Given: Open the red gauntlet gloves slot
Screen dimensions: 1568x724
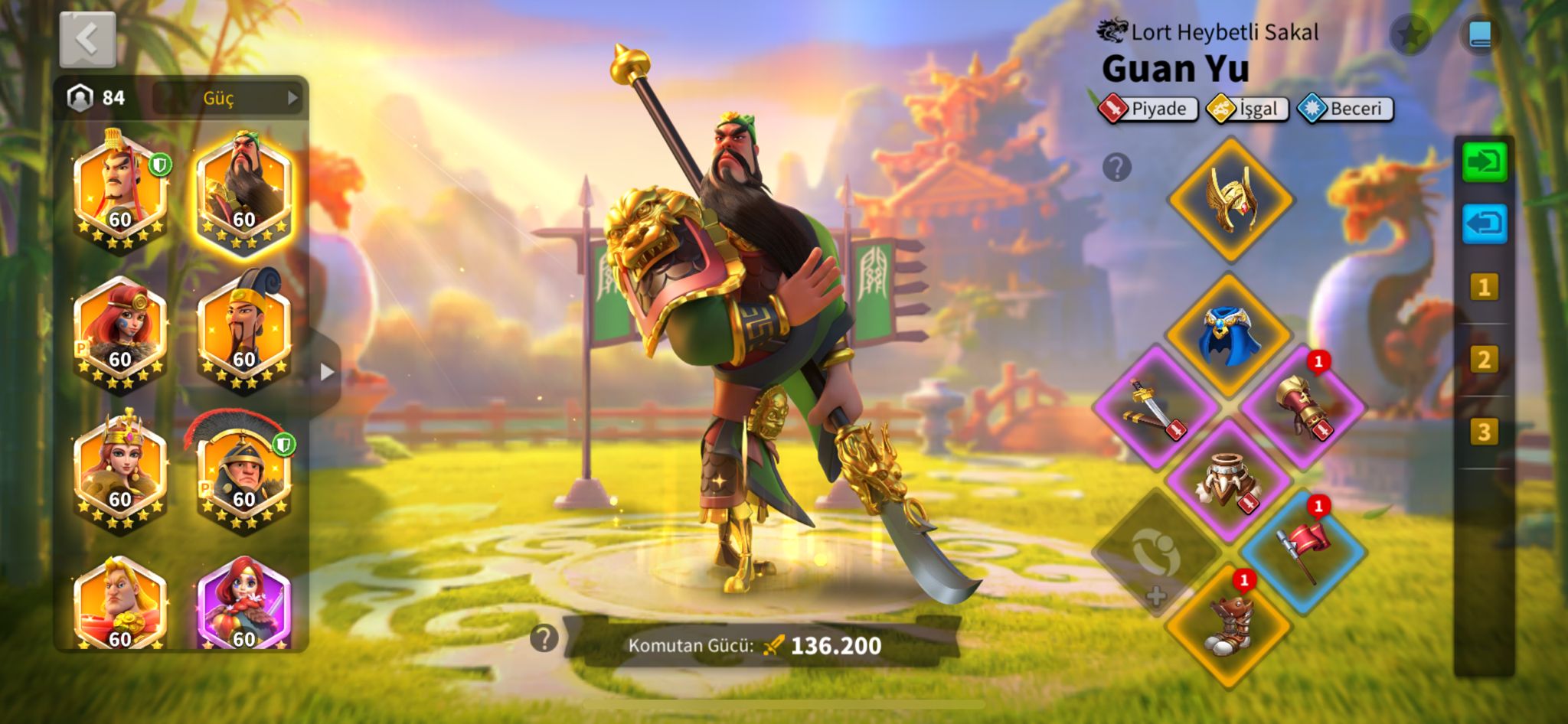Looking at the screenshot, I should 1303,406.
